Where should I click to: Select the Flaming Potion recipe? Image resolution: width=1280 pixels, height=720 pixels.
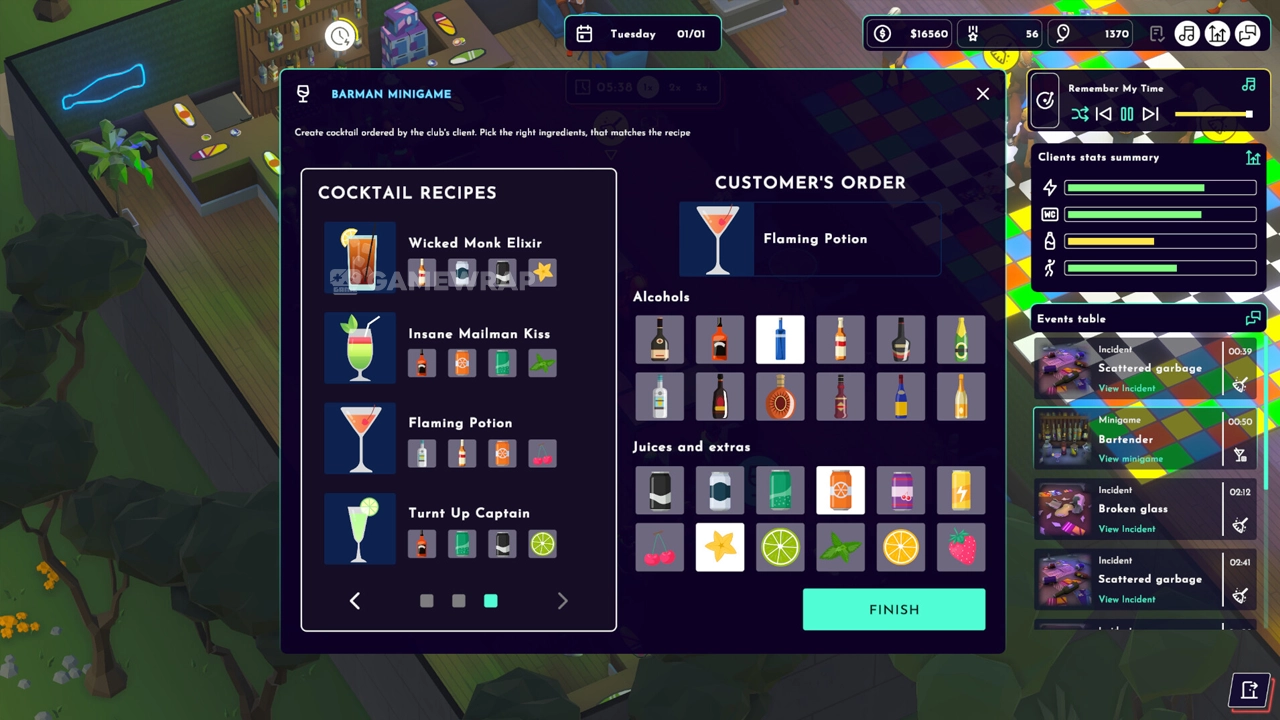click(x=460, y=423)
